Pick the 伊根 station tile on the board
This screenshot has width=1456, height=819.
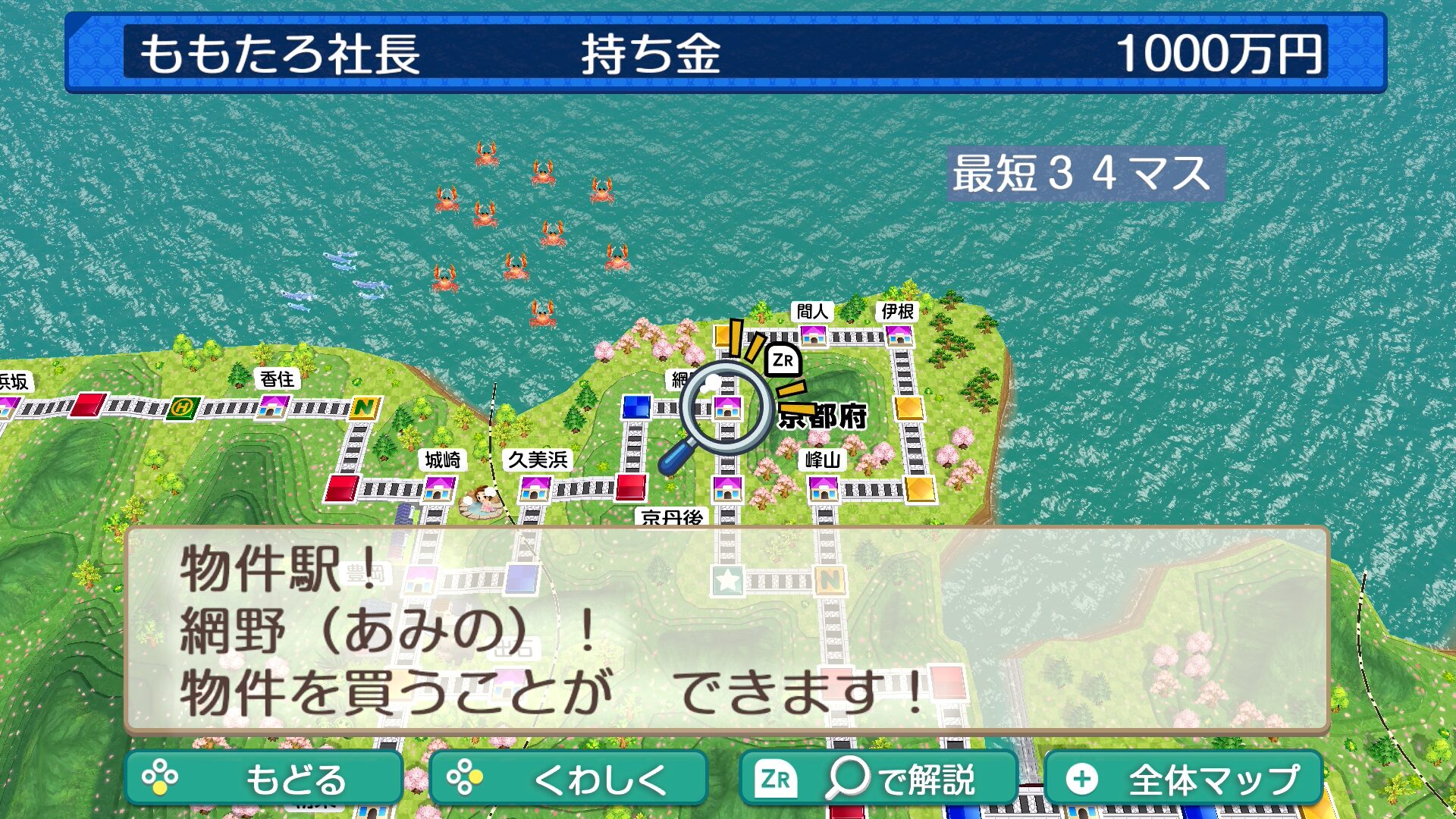[899, 334]
